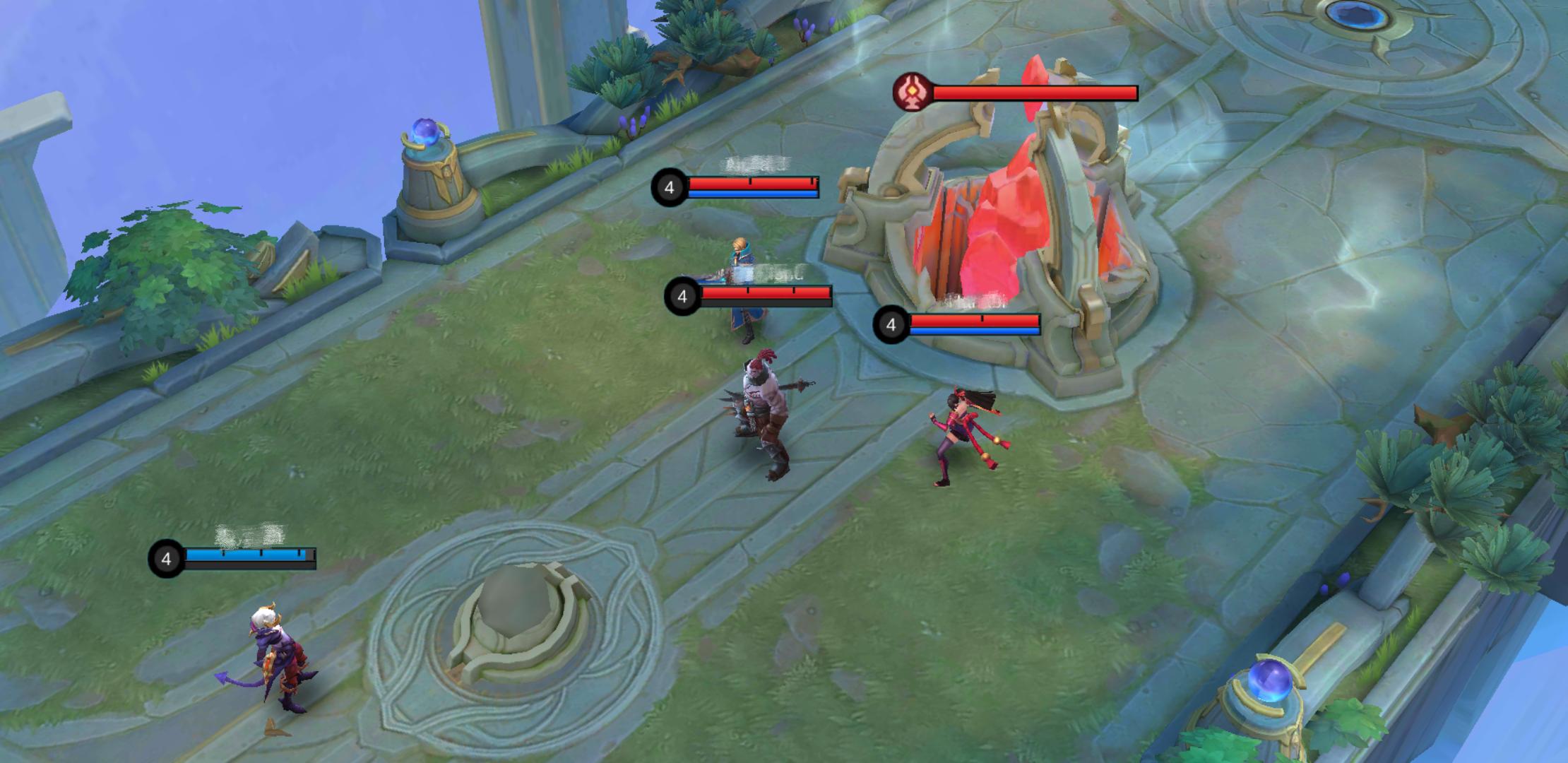Select the enemy's full red health bar
This screenshot has height=763, width=1568.
[x=1035, y=91]
